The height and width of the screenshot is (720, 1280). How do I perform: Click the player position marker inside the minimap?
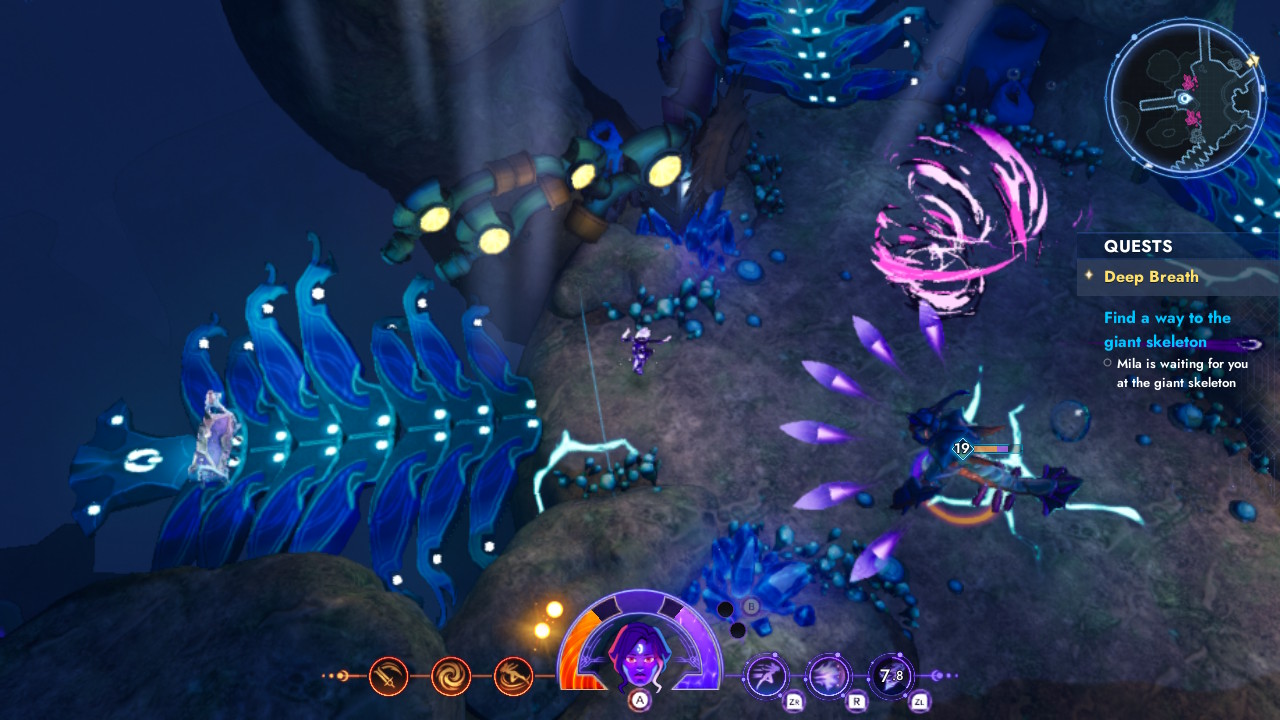(x=1183, y=98)
